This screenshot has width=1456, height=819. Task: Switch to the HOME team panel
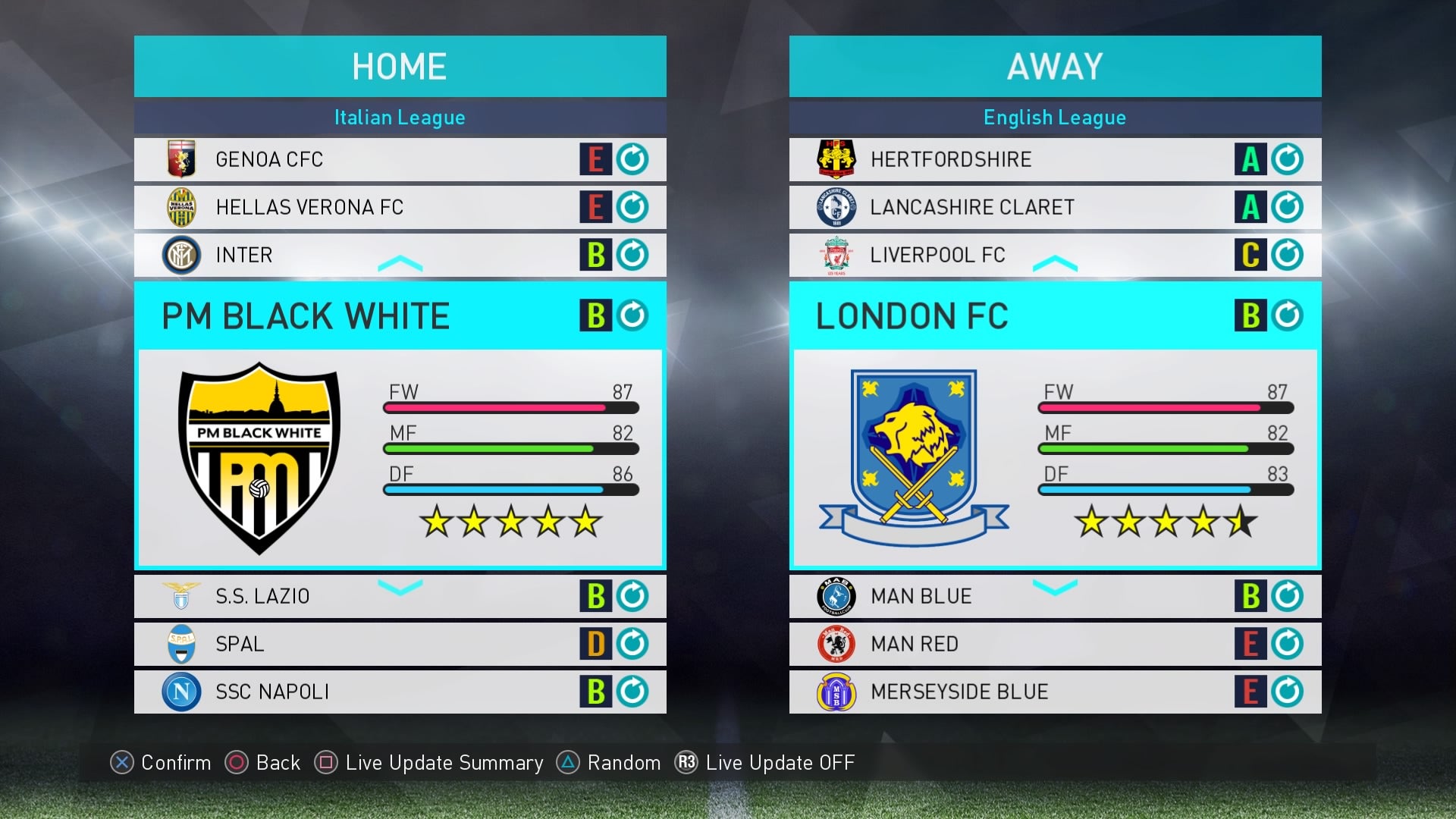click(400, 66)
